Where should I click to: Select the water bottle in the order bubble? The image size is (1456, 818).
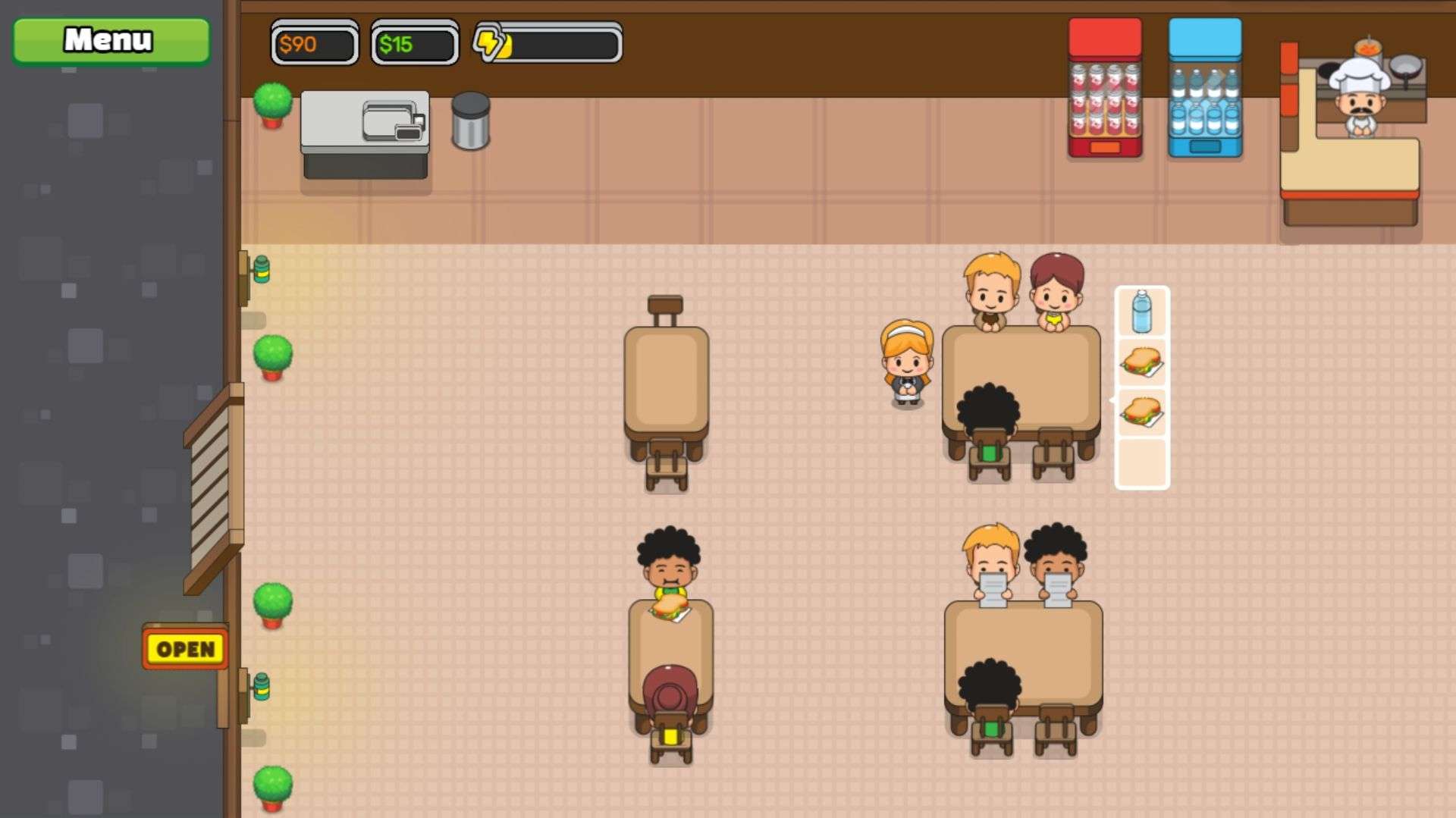click(x=1141, y=312)
